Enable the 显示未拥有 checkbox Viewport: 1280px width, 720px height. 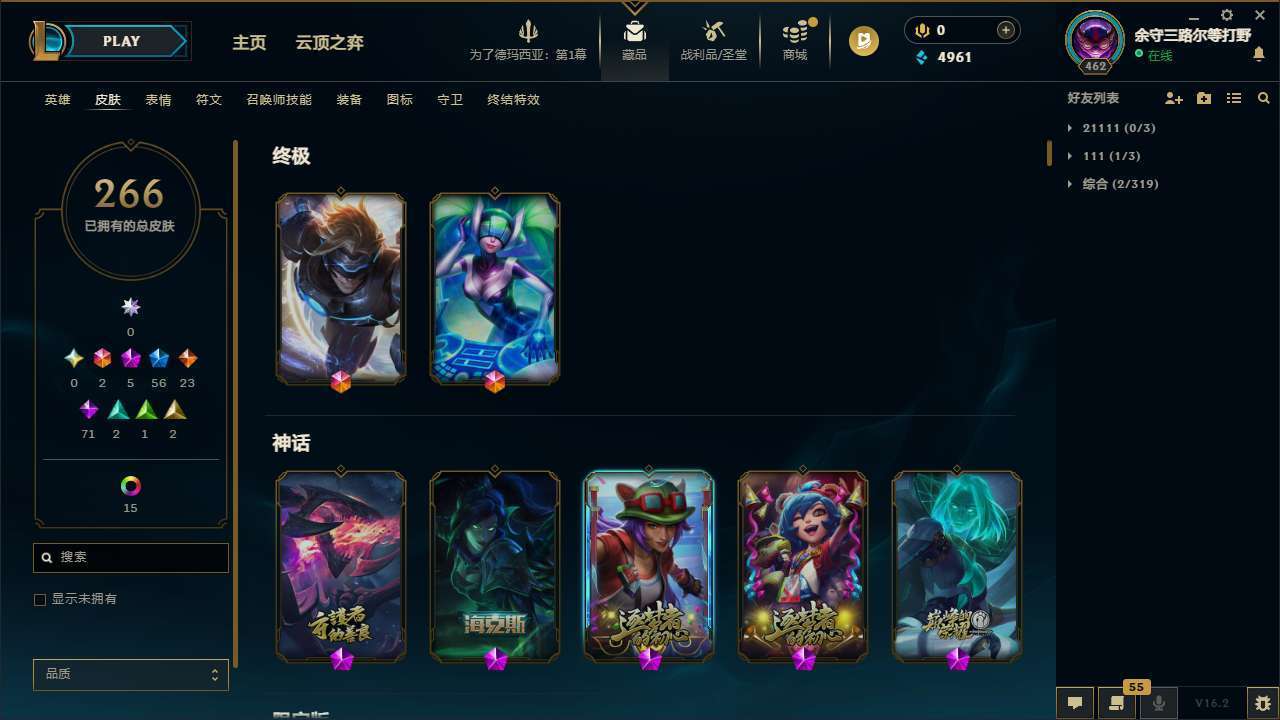[x=40, y=599]
